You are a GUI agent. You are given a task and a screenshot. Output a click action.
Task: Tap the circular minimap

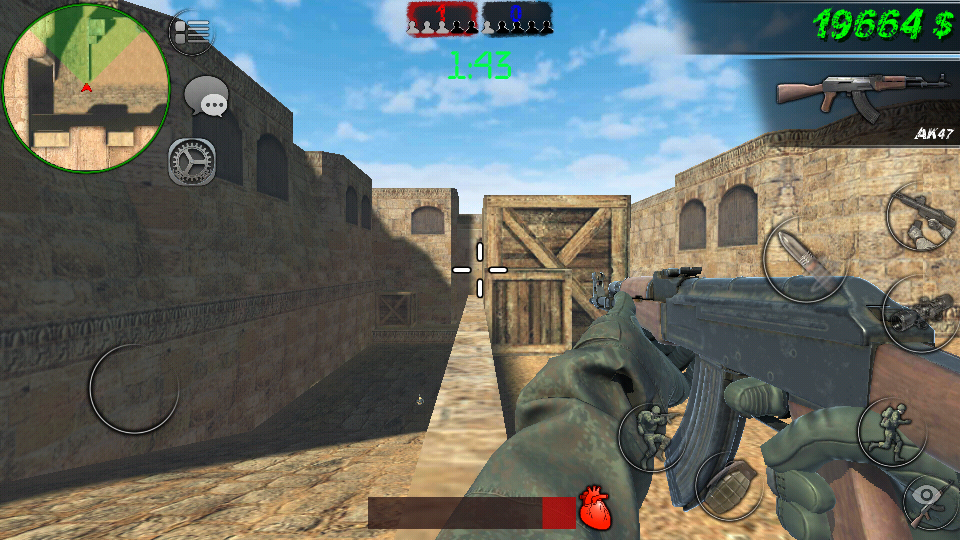(x=86, y=87)
